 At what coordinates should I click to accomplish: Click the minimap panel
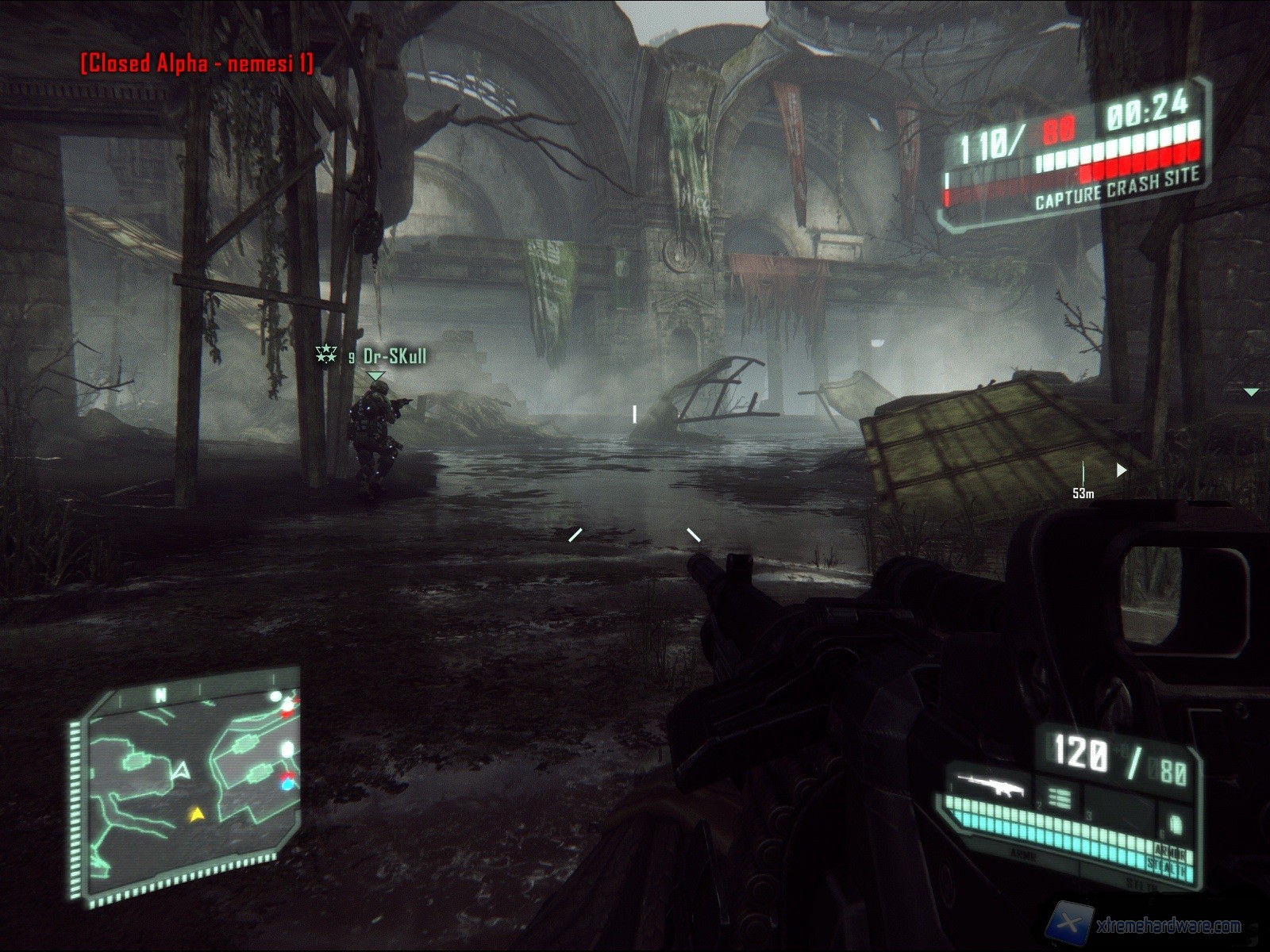(x=189, y=781)
